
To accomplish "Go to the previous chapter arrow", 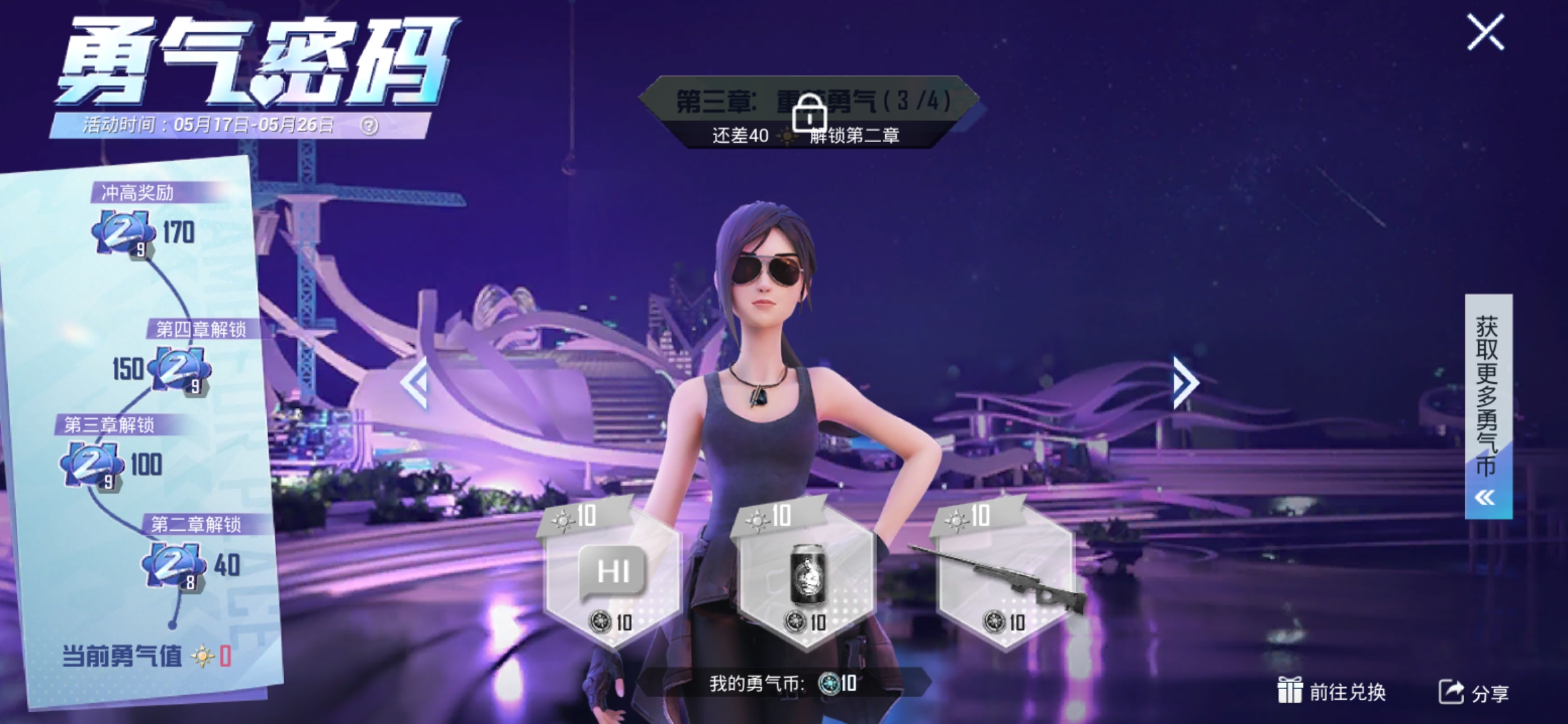I will click(x=415, y=382).
